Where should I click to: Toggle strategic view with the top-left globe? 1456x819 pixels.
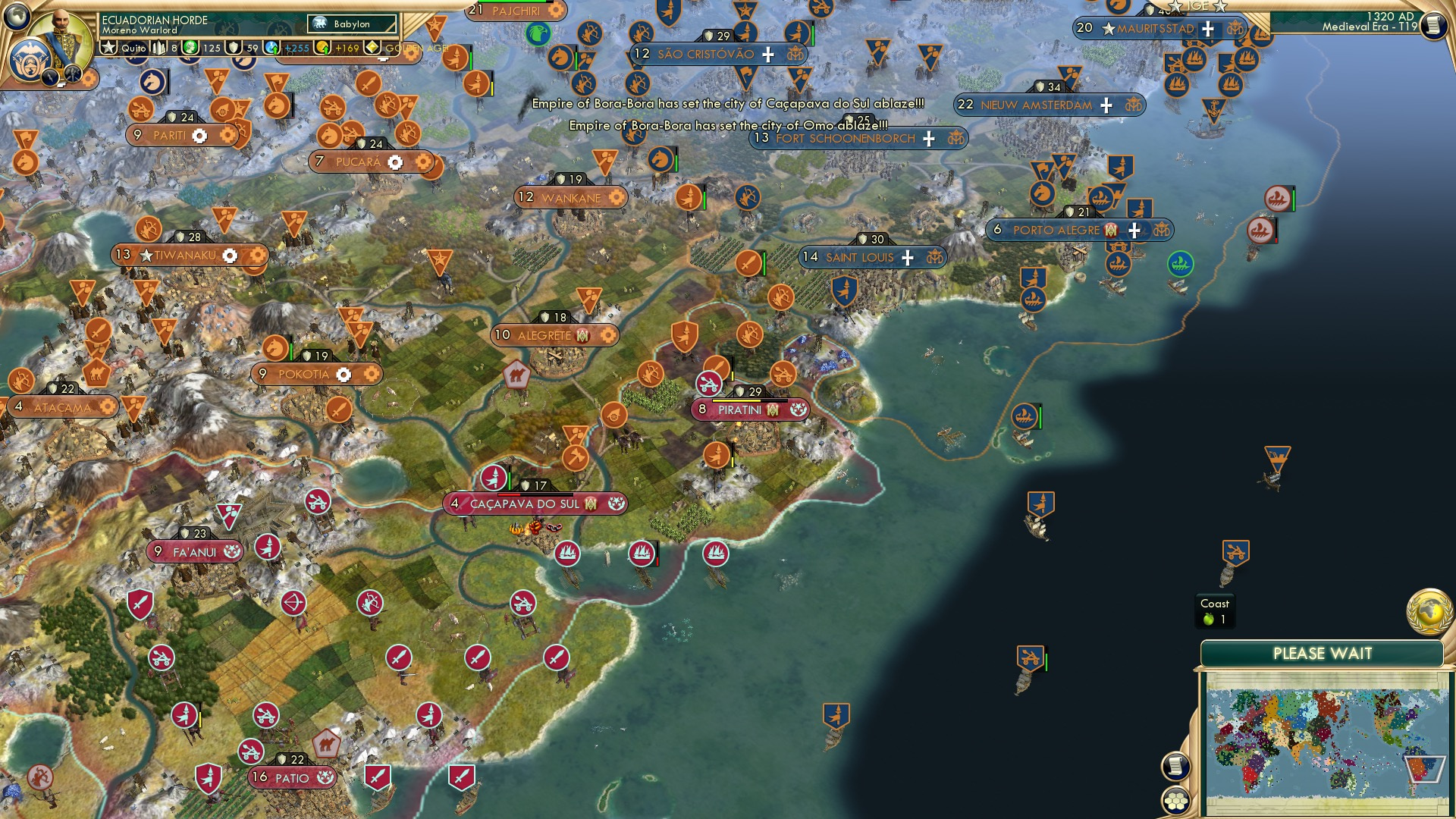15,15
